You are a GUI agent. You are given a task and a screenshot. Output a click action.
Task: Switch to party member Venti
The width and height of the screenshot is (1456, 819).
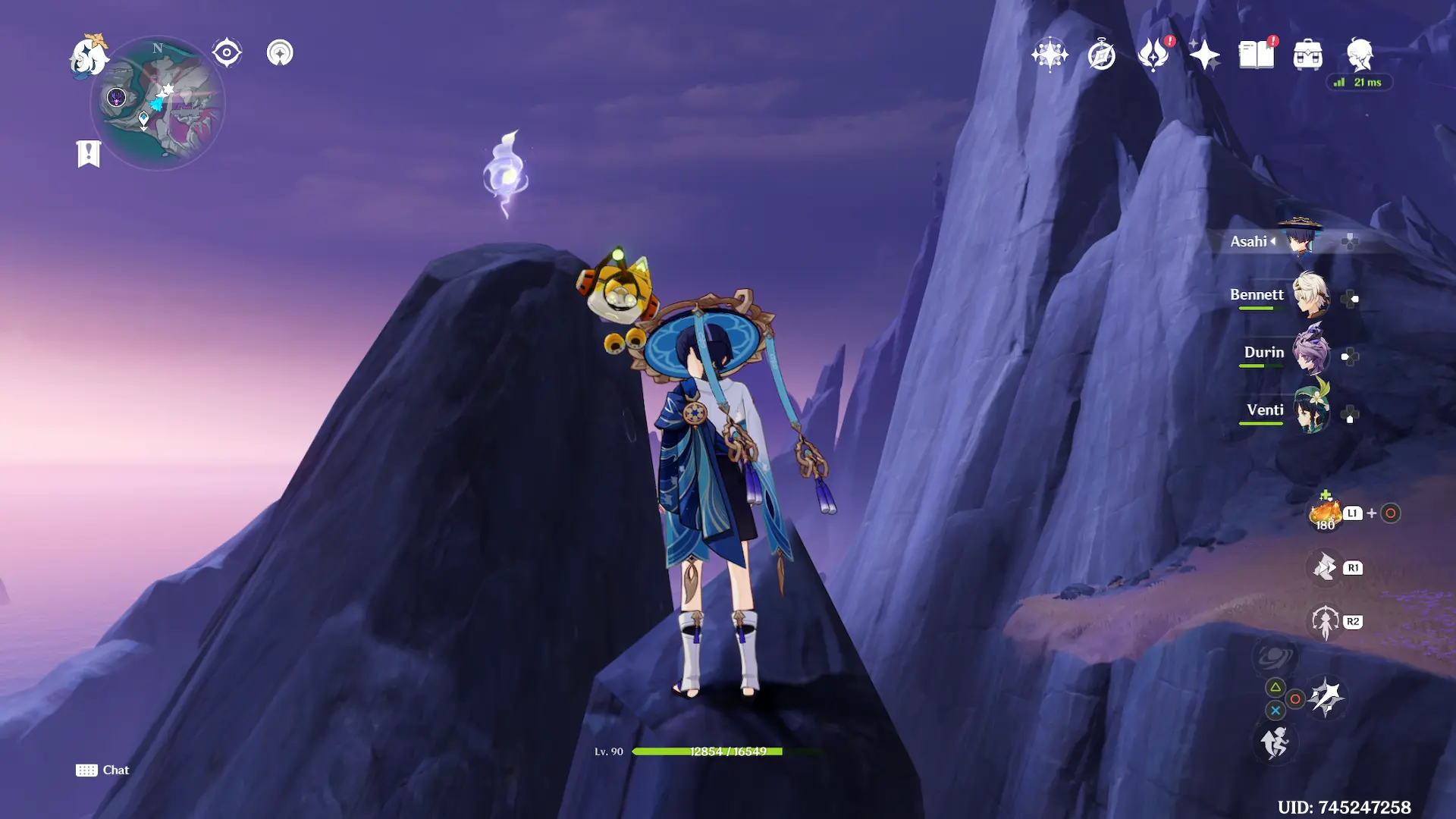click(1310, 411)
